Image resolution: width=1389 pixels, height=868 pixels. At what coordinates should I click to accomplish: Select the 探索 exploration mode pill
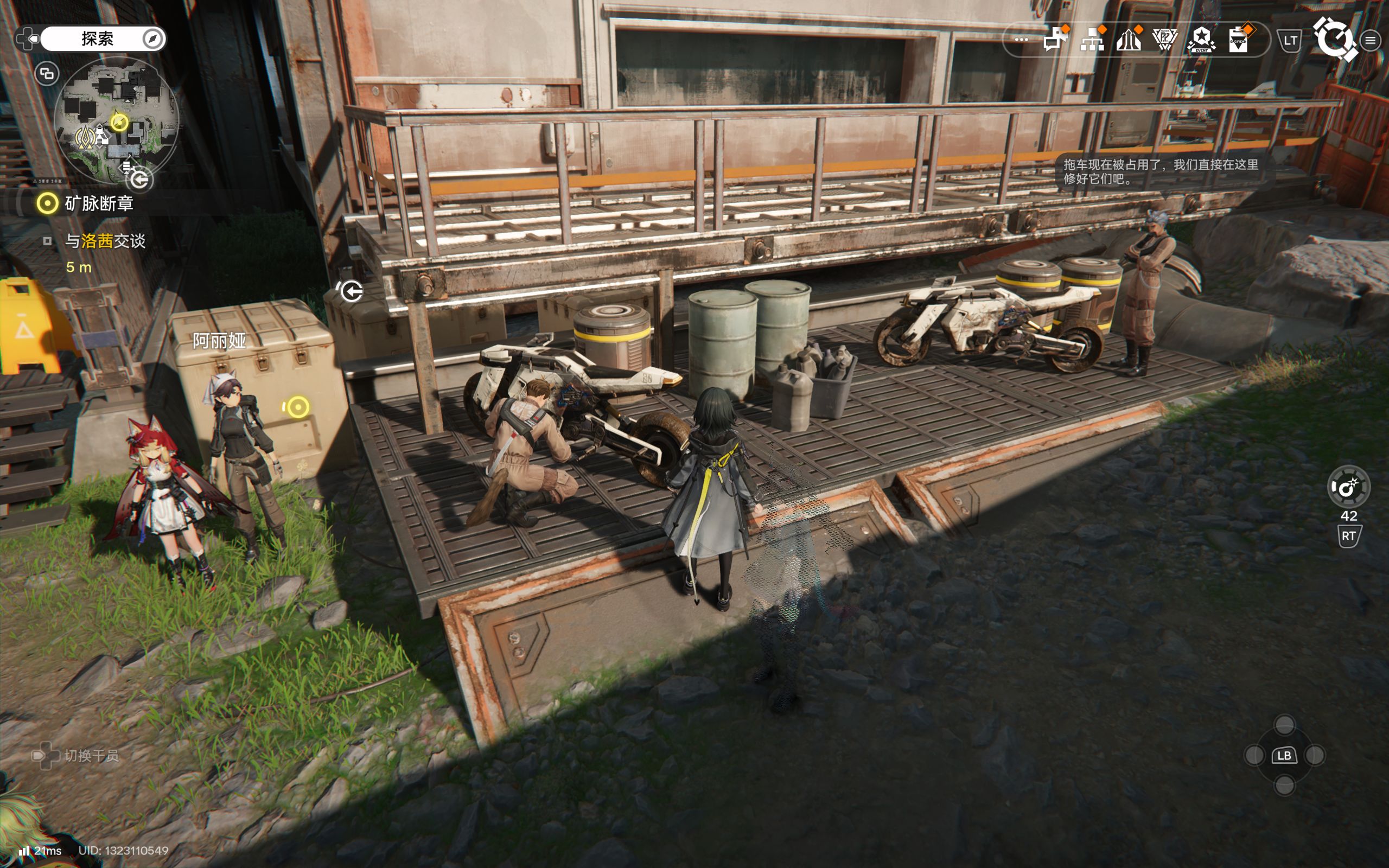pos(98,39)
